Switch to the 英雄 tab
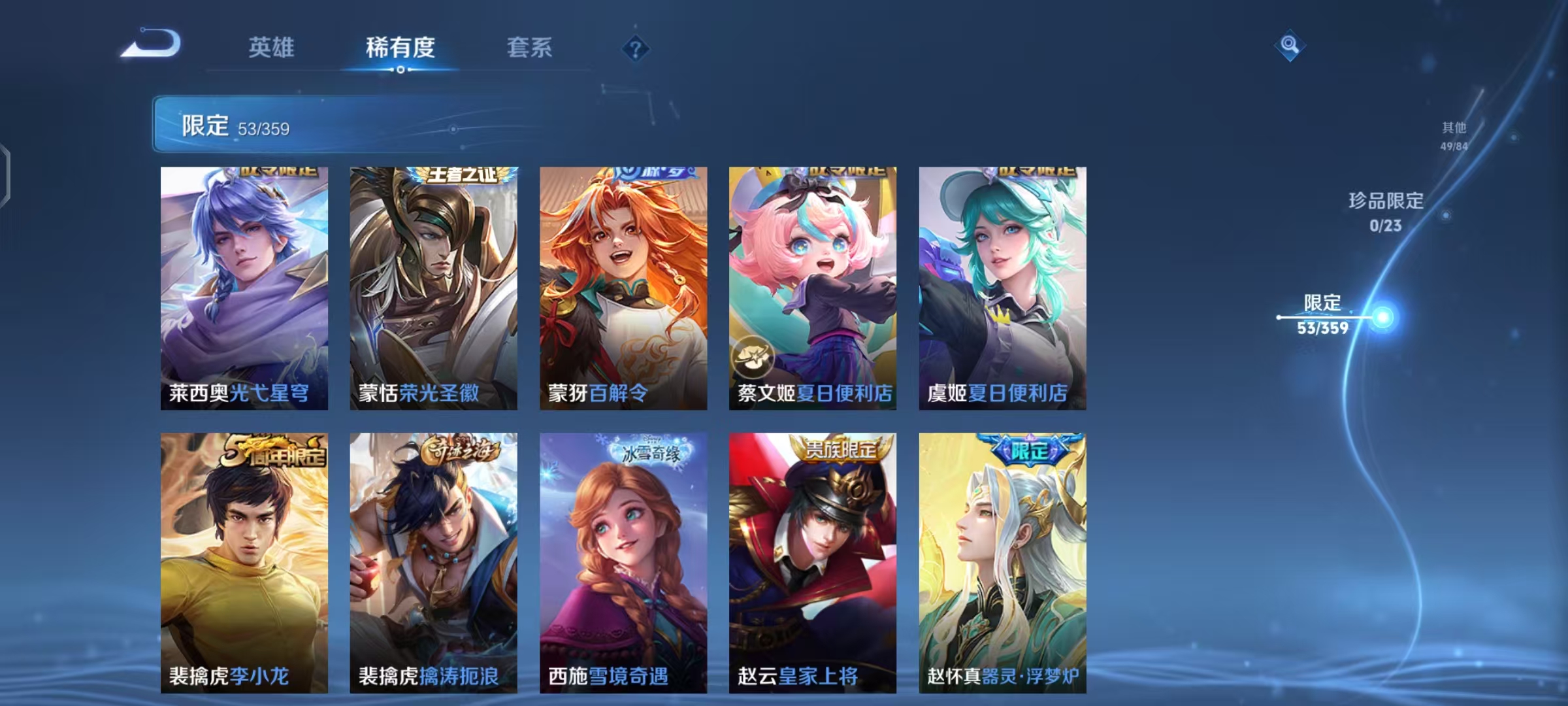Viewport: 1568px width, 706px height. 272,46
